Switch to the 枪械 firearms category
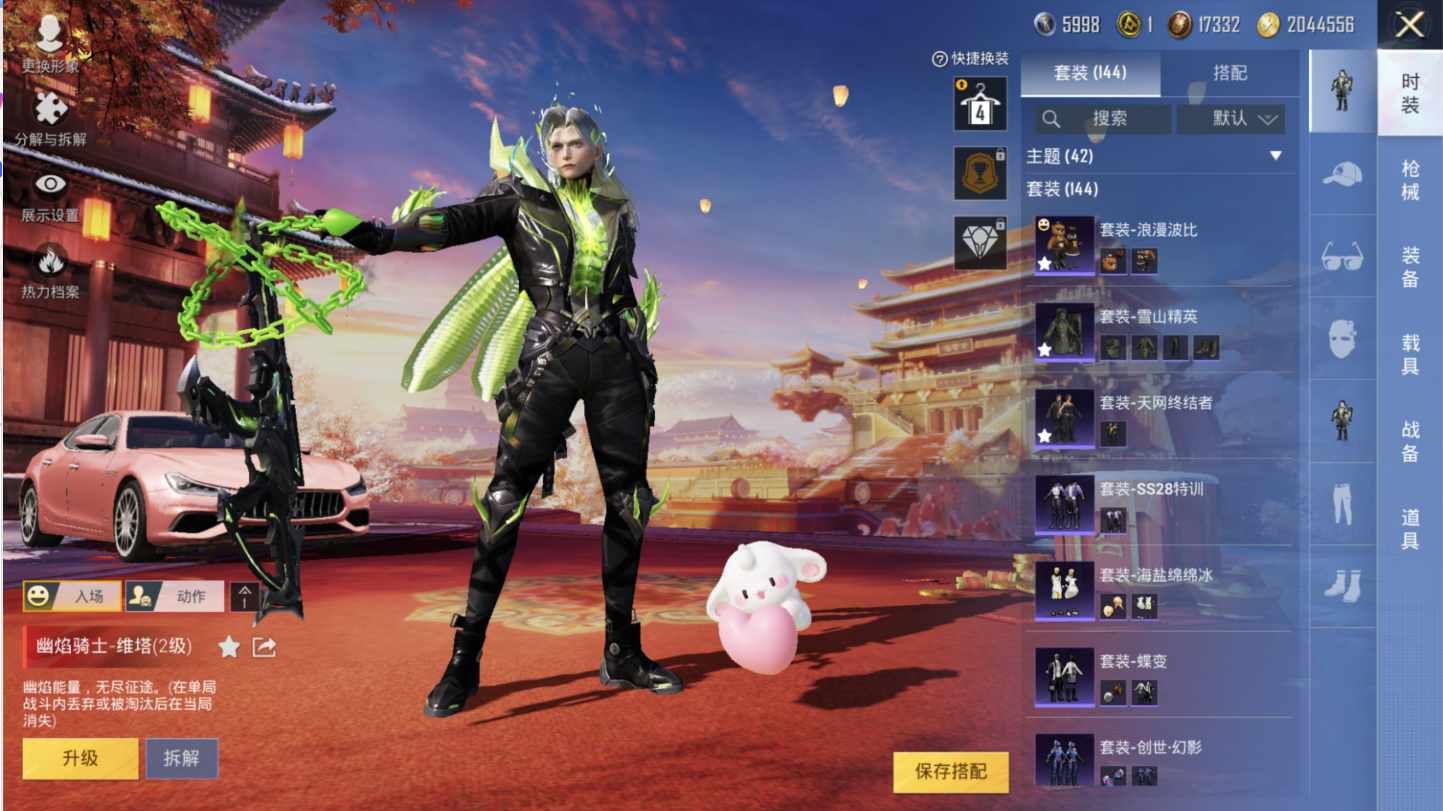The height and width of the screenshot is (811, 1443). coord(1410,180)
